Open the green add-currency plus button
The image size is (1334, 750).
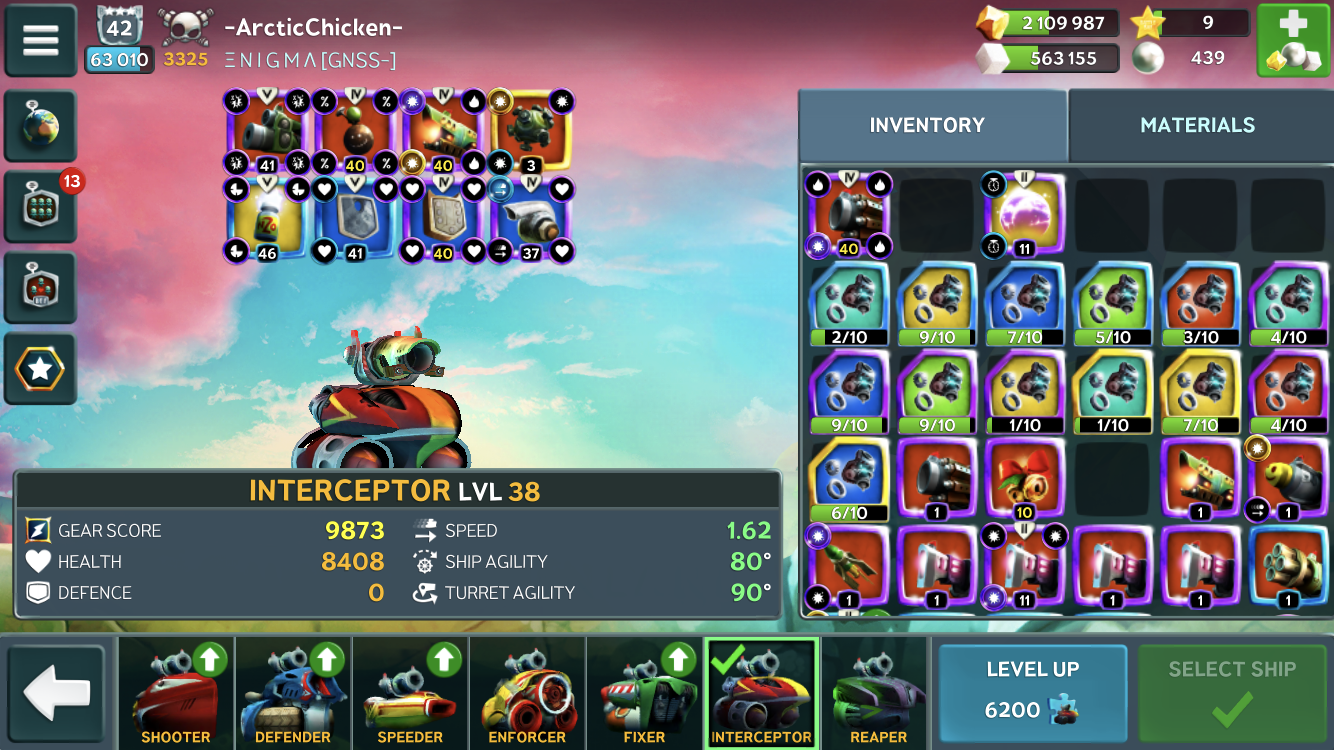pyautogui.click(x=1293, y=40)
